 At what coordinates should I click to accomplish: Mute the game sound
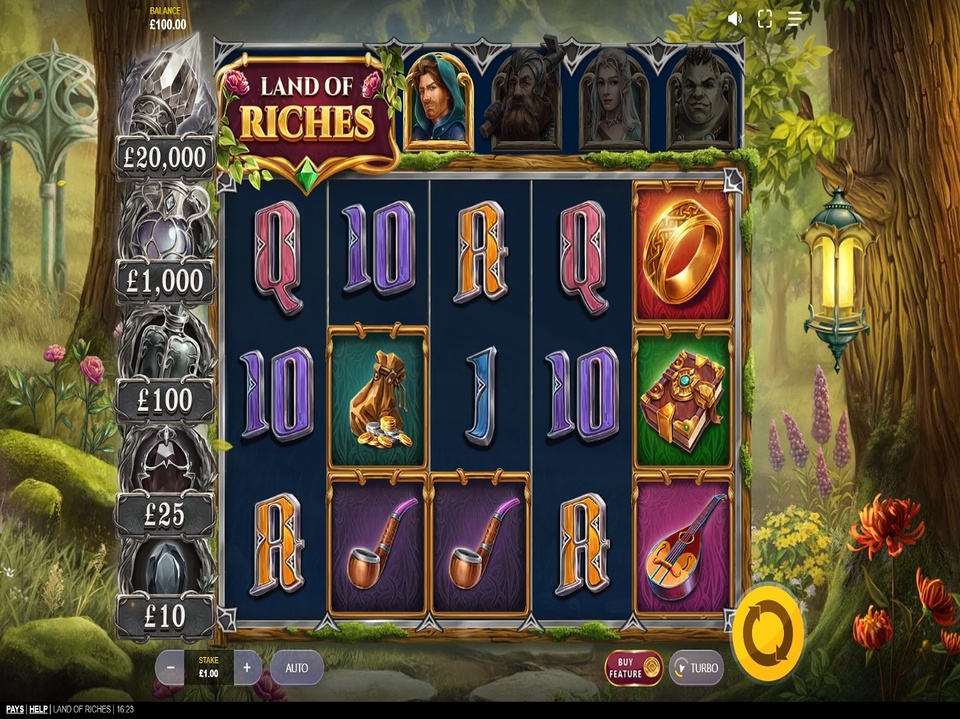[x=735, y=18]
